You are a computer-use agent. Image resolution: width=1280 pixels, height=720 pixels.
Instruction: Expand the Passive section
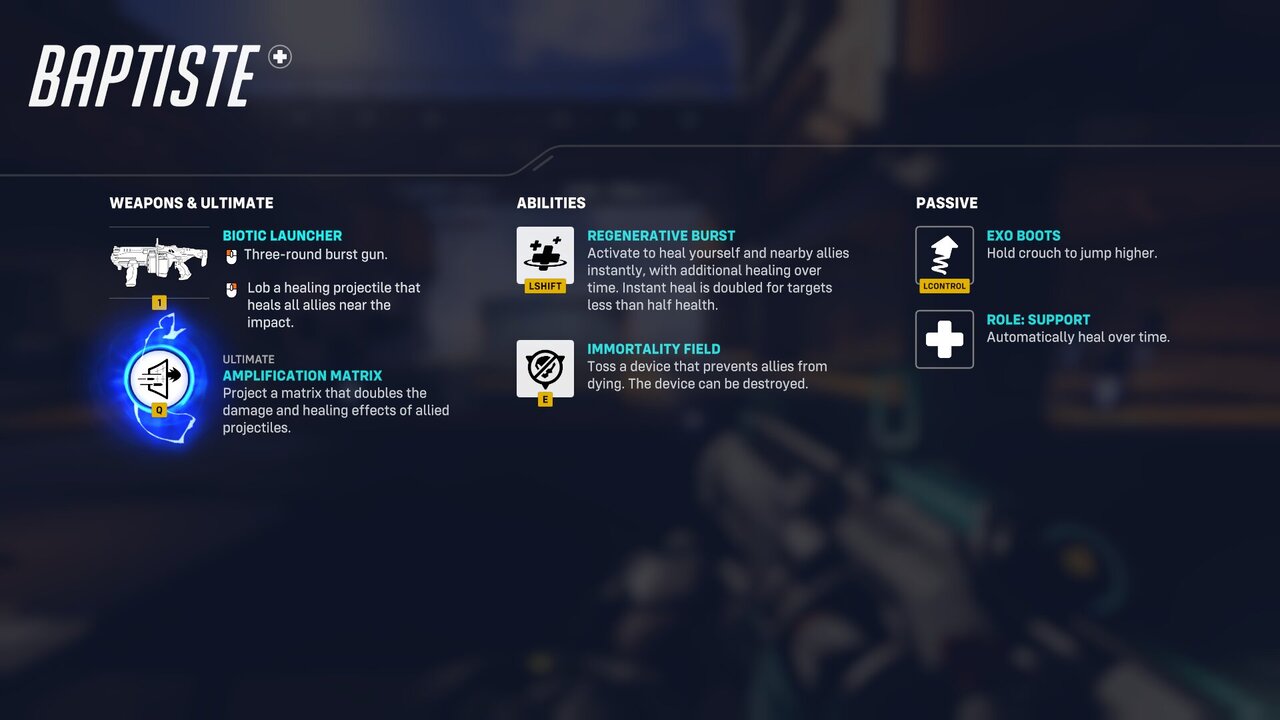pyautogui.click(x=947, y=202)
